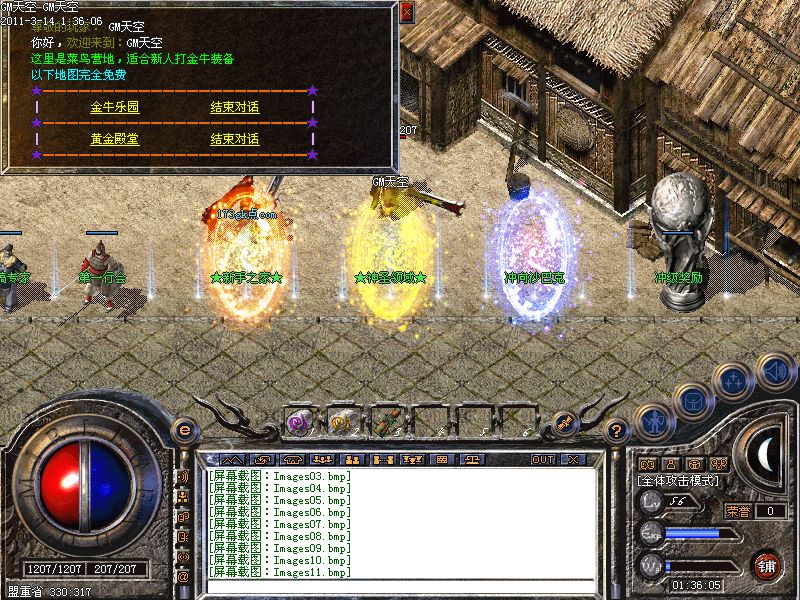Screen dimensions: 800x600
Task: Choose the 金牛乐园 dialogue link
Action: click(114, 106)
